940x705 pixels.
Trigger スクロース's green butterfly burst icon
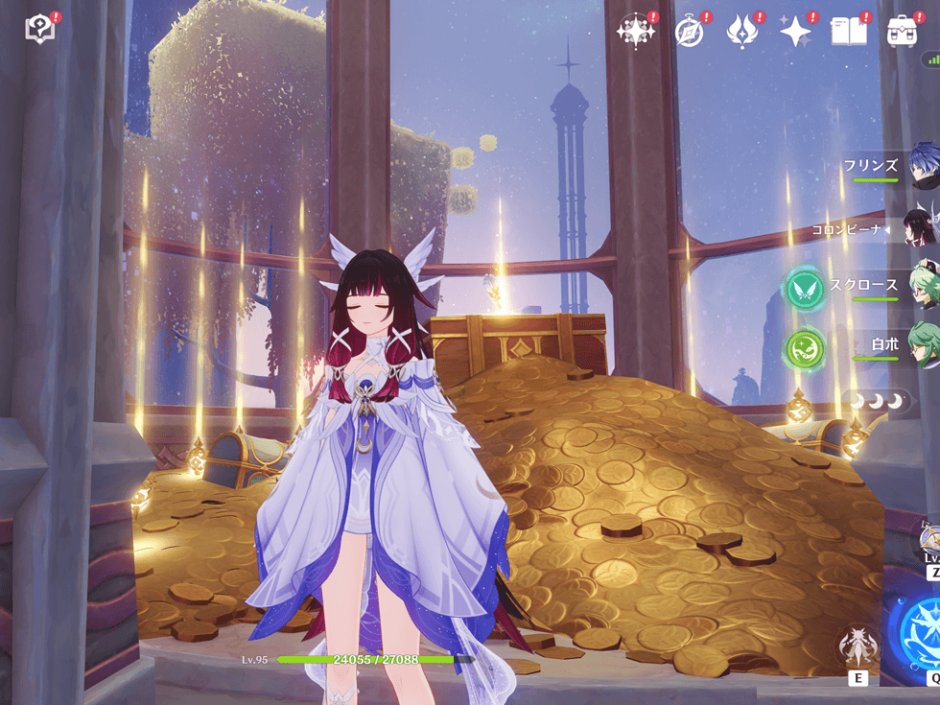pos(804,288)
